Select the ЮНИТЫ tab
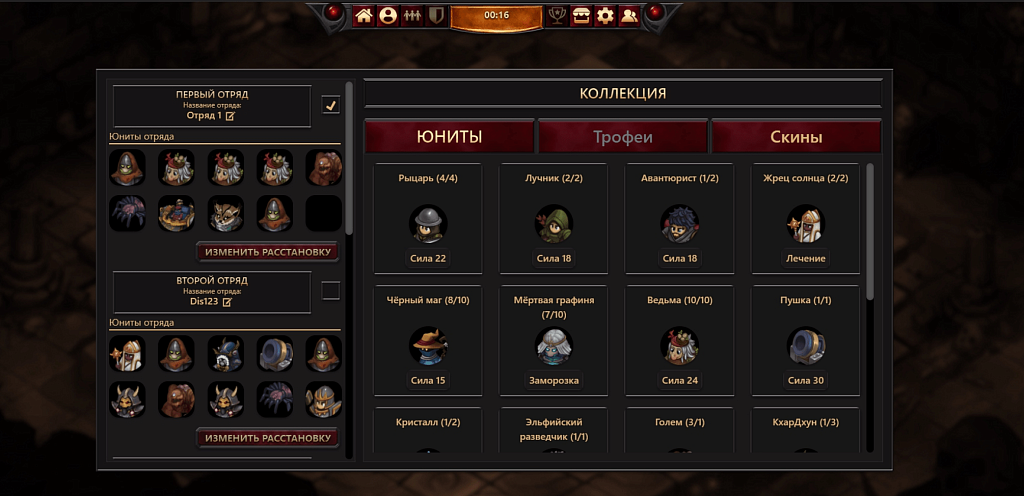 point(449,137)
